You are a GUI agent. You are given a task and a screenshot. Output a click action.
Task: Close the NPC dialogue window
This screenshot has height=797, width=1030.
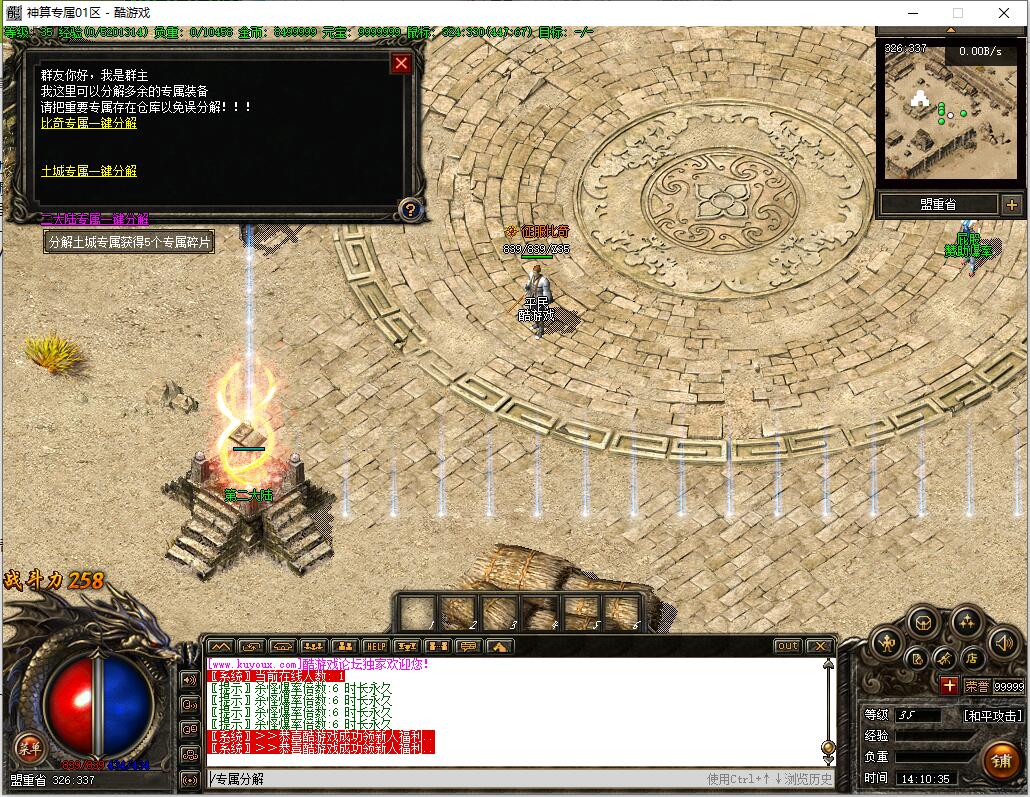click(x=401, y=64)
